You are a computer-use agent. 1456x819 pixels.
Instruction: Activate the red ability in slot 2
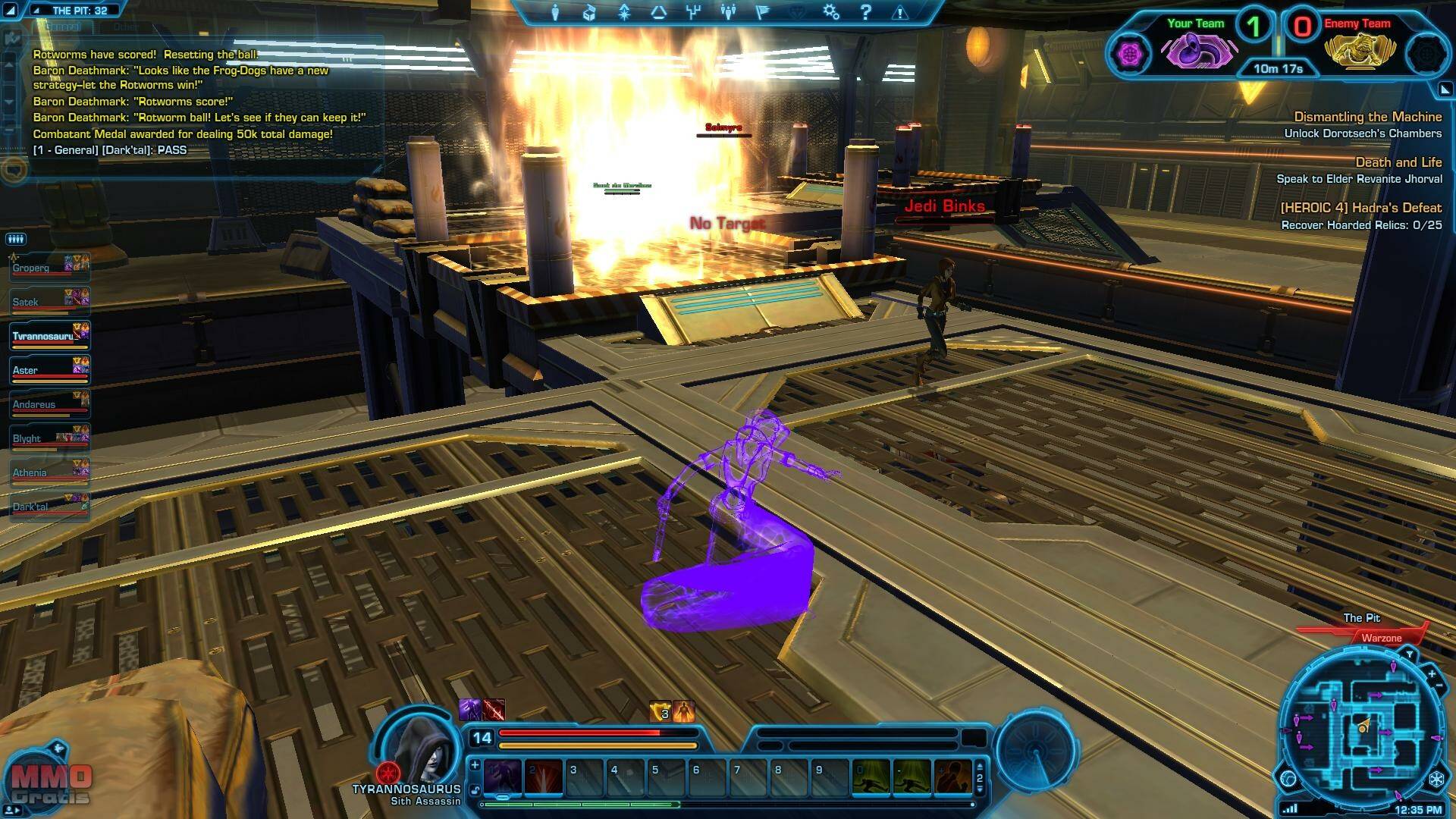tap(544, 777)
